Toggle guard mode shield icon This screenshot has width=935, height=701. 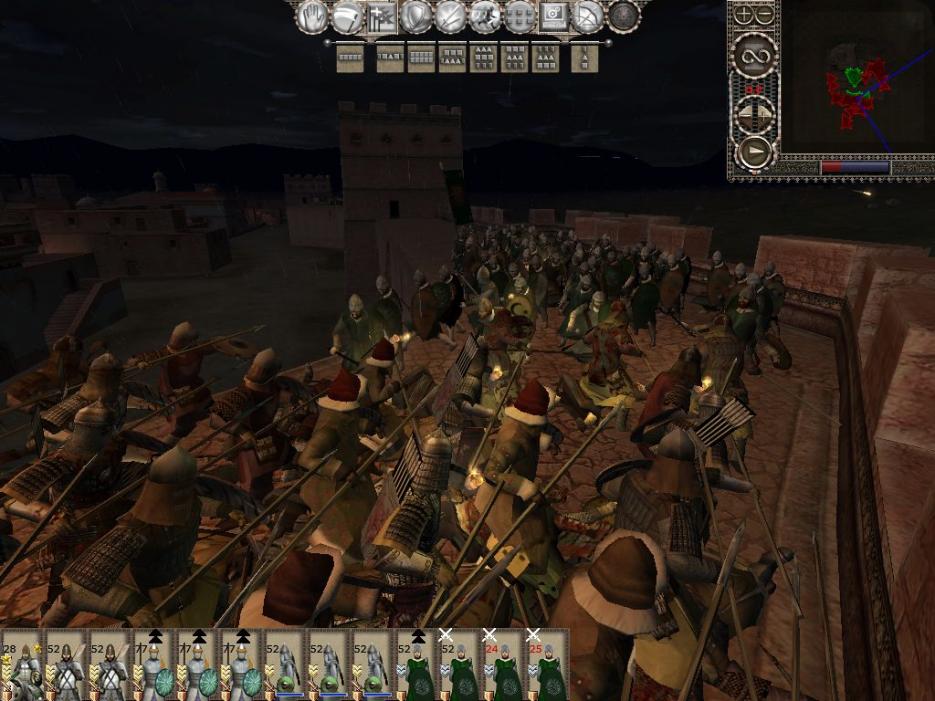point(416,16)
